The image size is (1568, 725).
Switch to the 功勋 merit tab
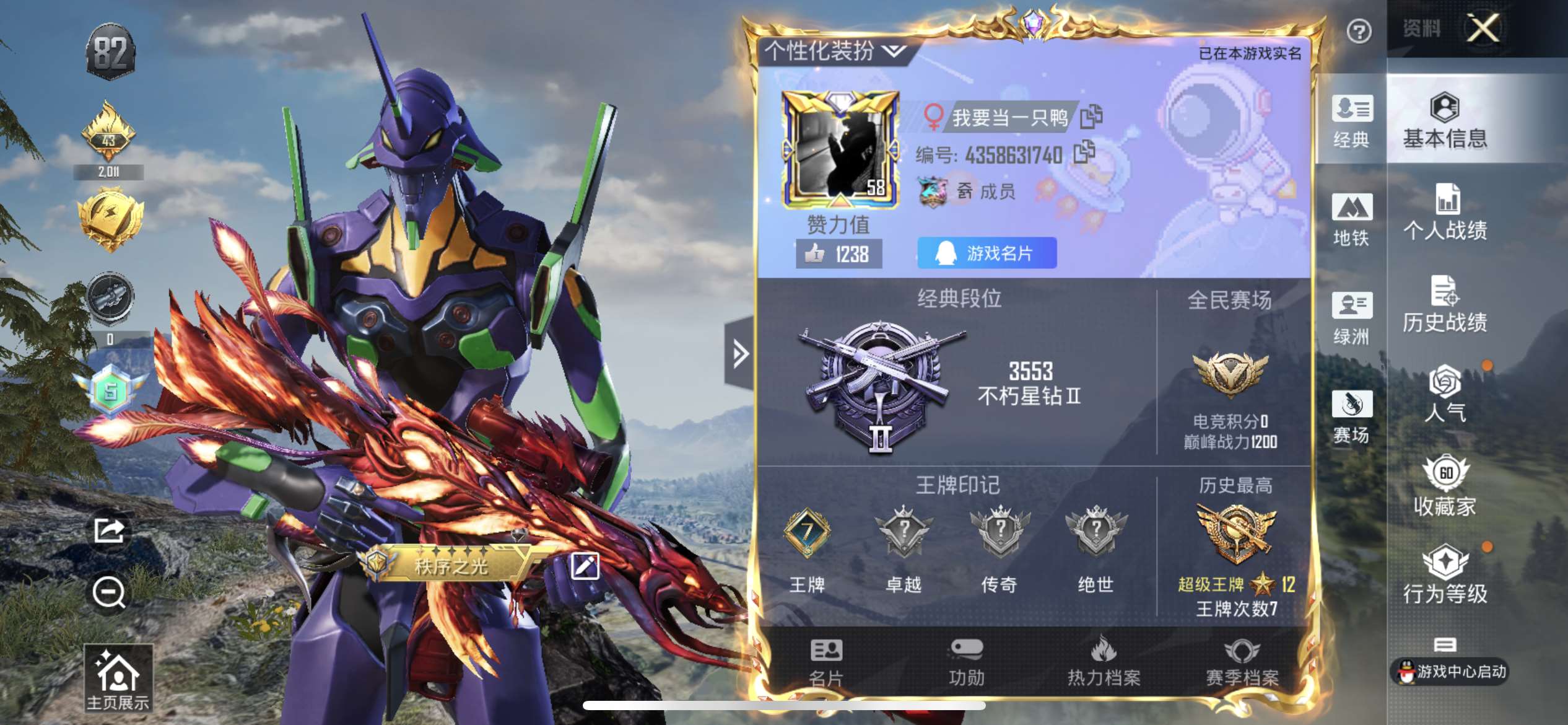pyautogui.click(x=966, y=663)
